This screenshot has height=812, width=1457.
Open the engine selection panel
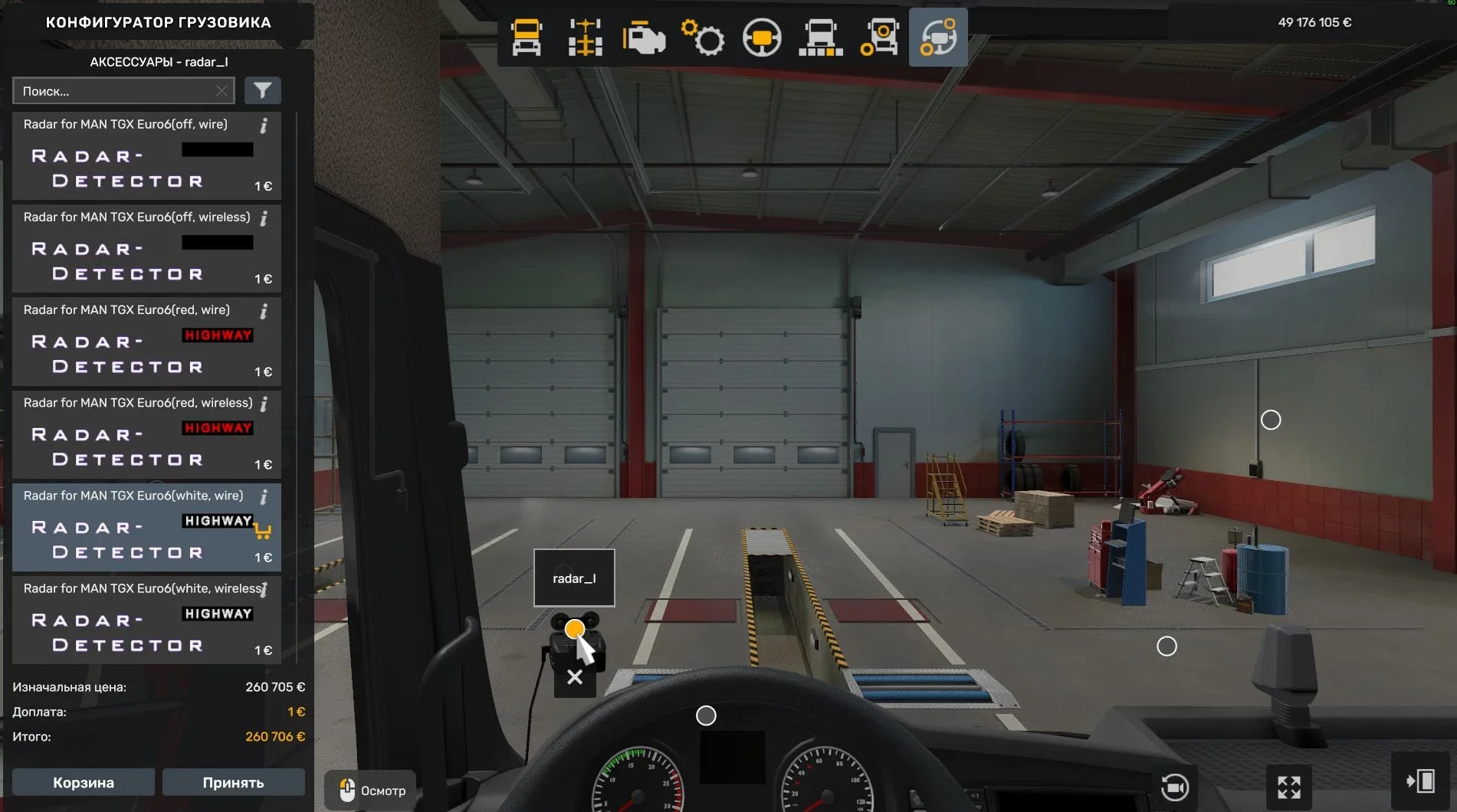[x=644, y=37]
